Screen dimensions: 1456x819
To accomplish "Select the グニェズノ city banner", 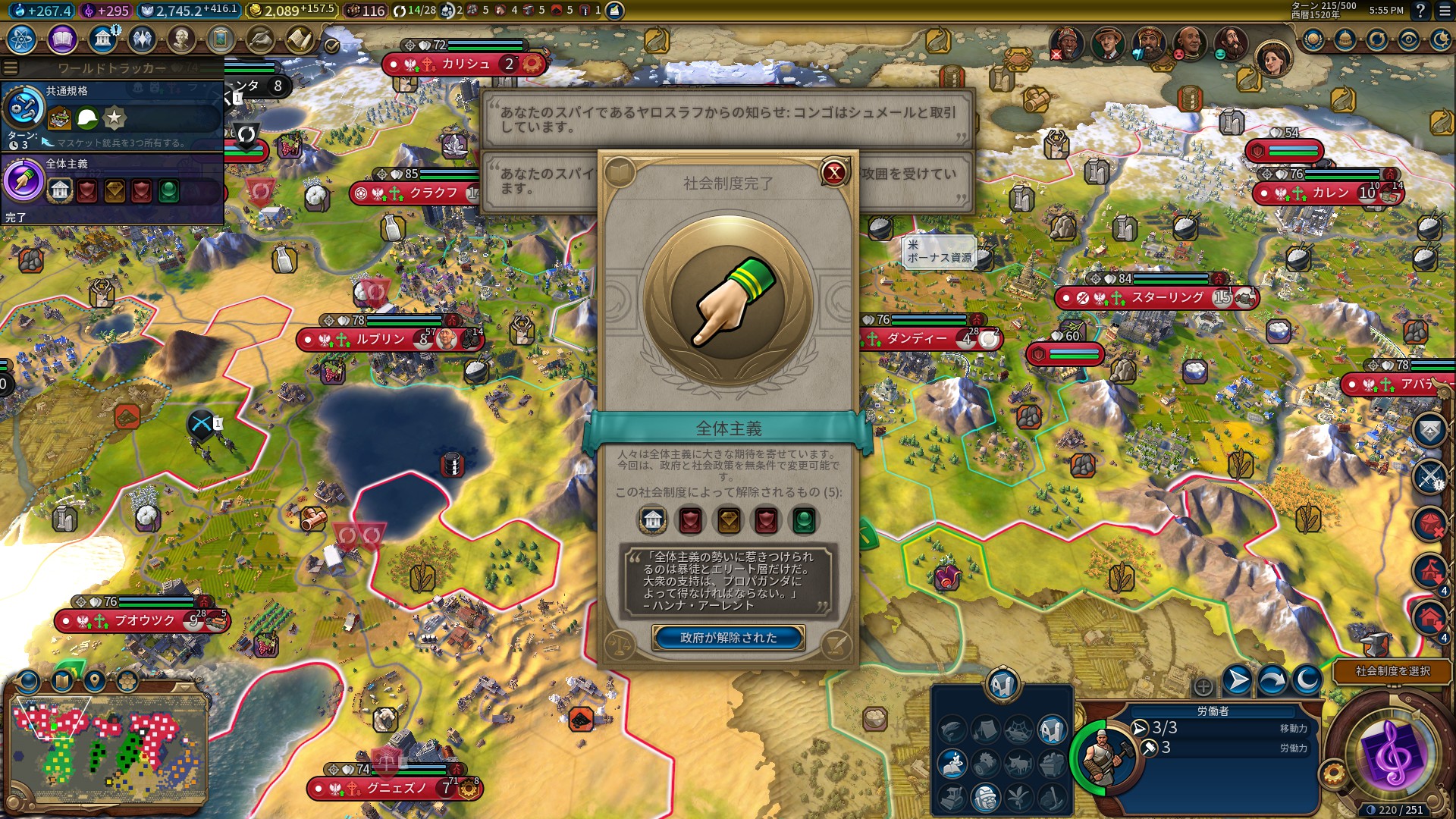I will coord(396,789).
